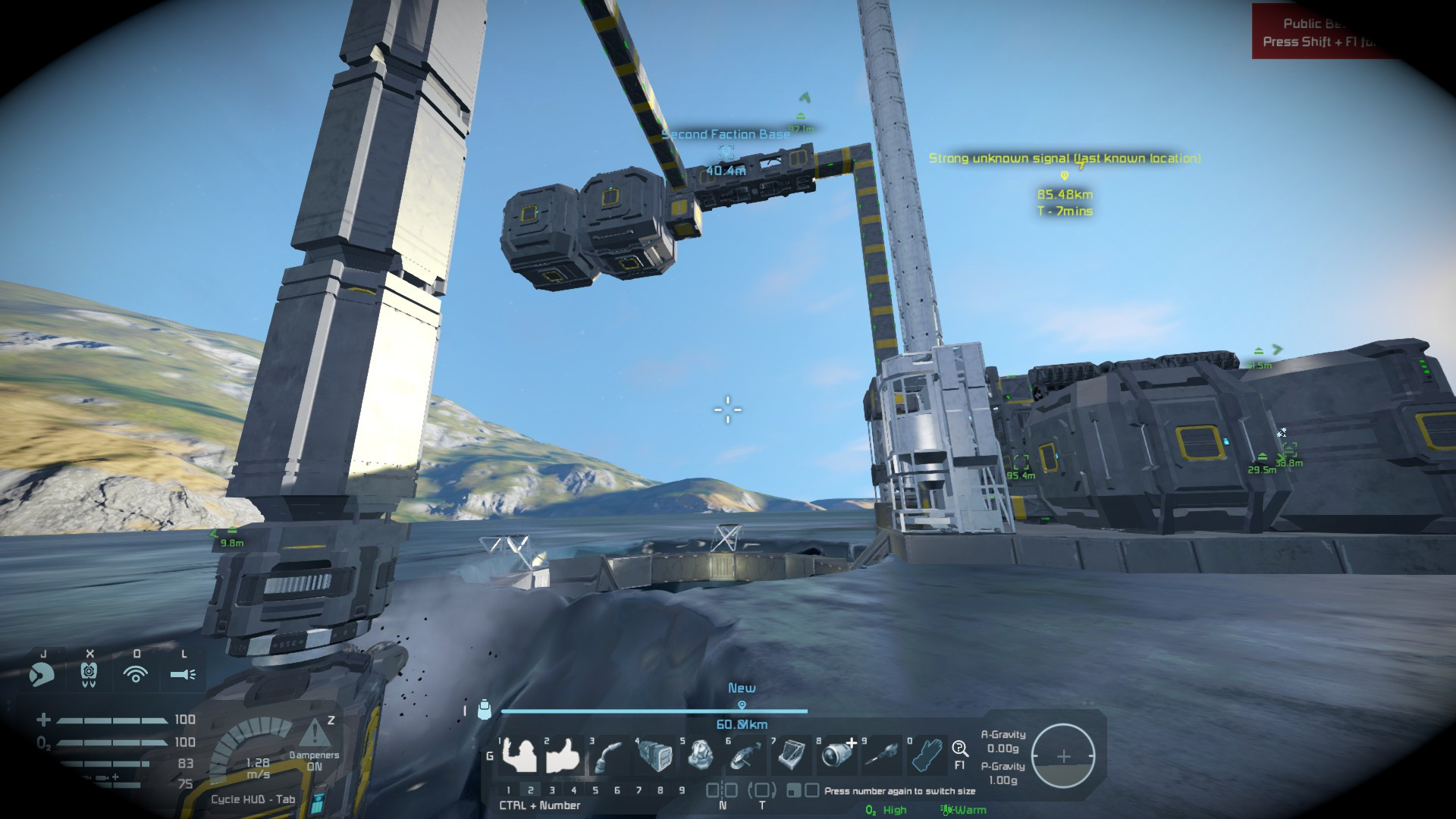Switch to toolbar page 5

[595, 790]
